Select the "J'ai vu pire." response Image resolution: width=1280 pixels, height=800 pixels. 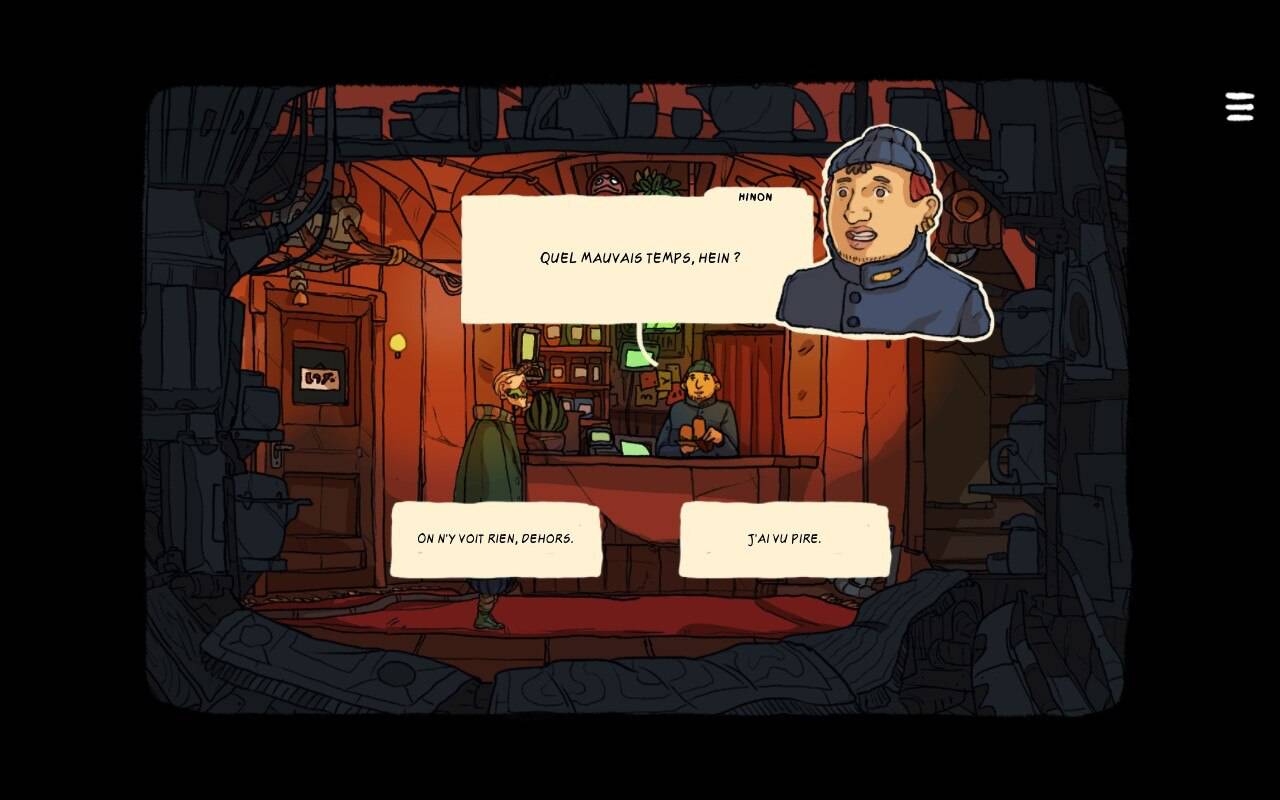[x=785, y=539]
